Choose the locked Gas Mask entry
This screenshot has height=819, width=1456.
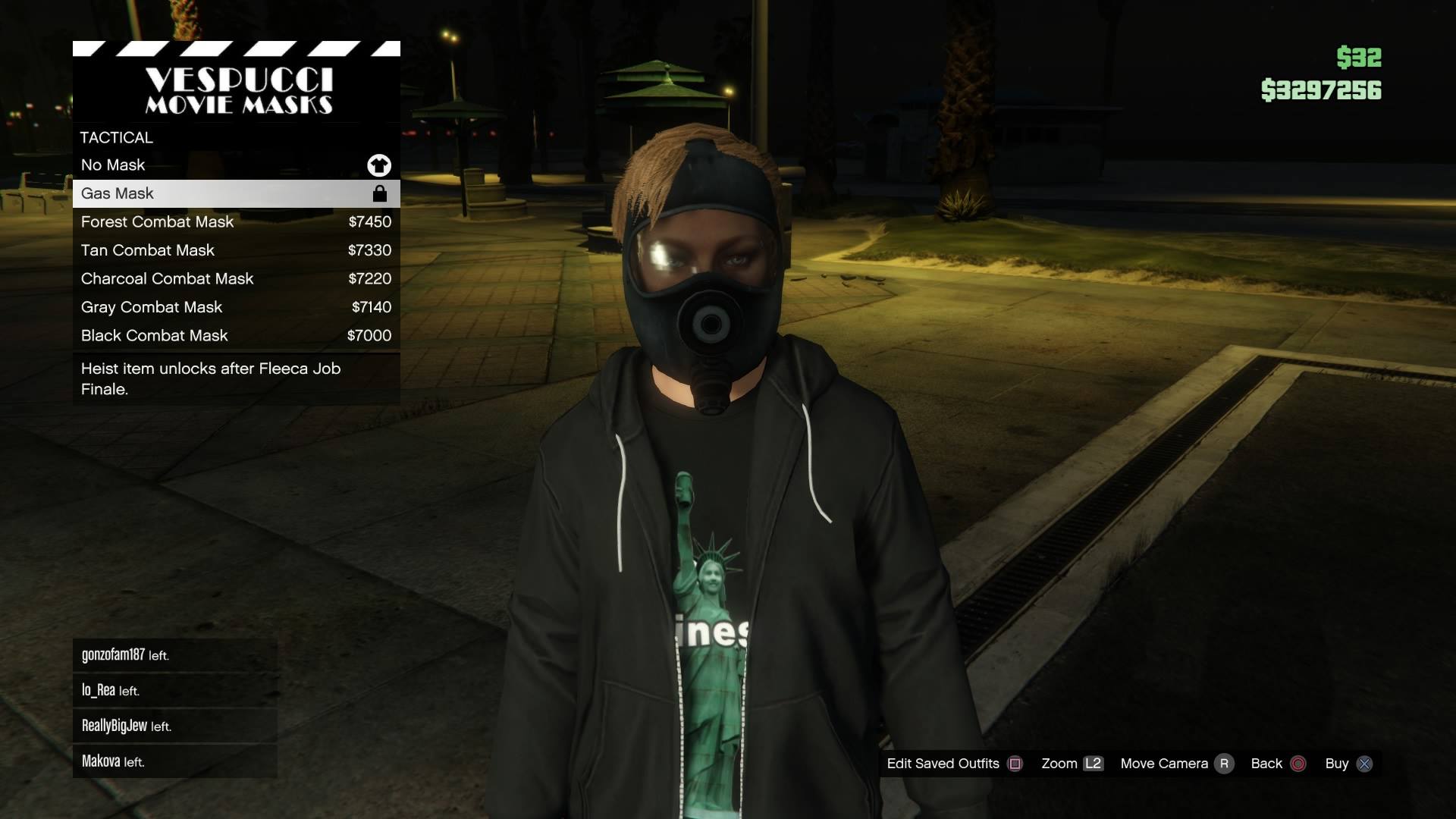(236, 193)
